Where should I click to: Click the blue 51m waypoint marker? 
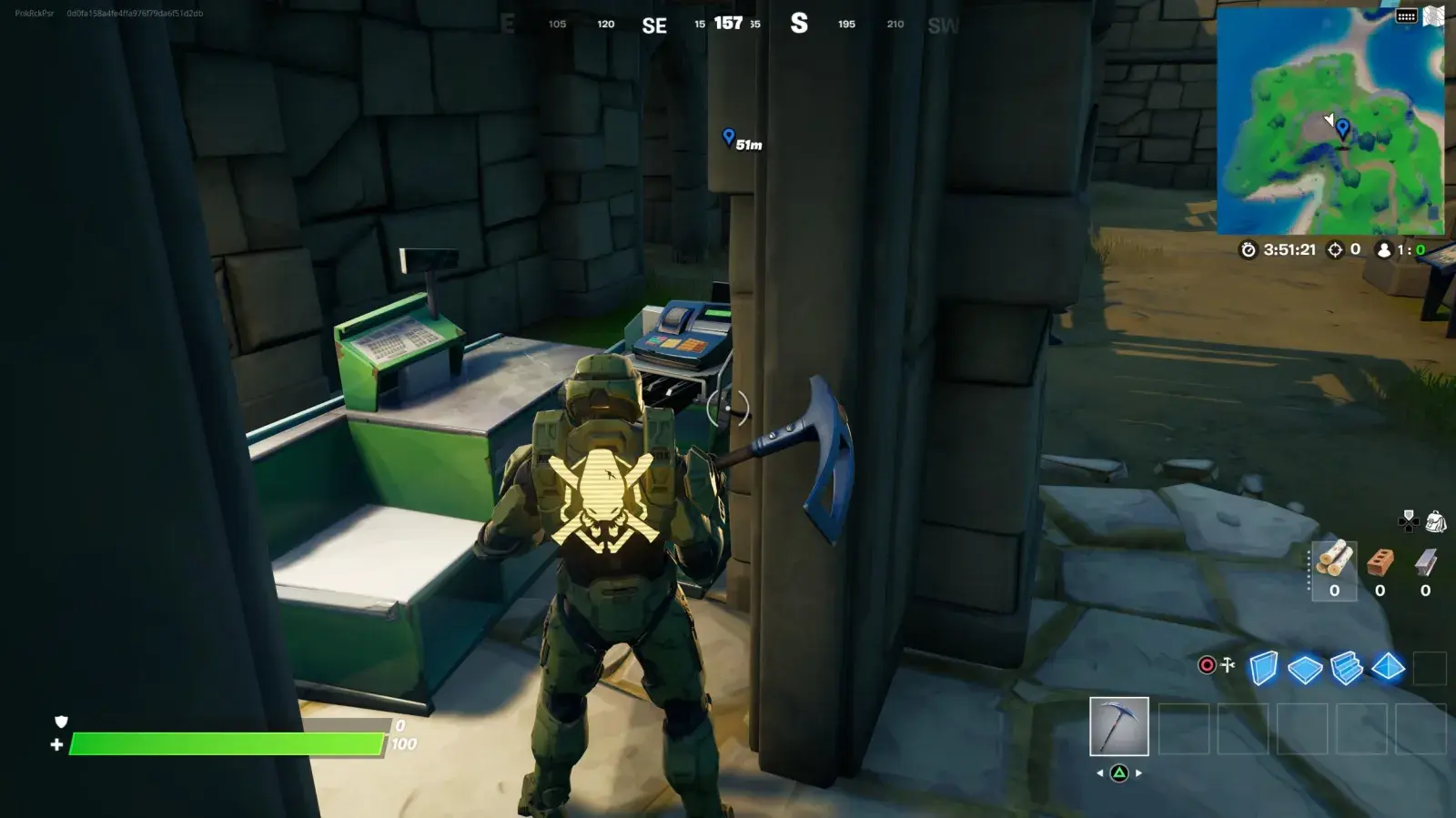[730, 137]
